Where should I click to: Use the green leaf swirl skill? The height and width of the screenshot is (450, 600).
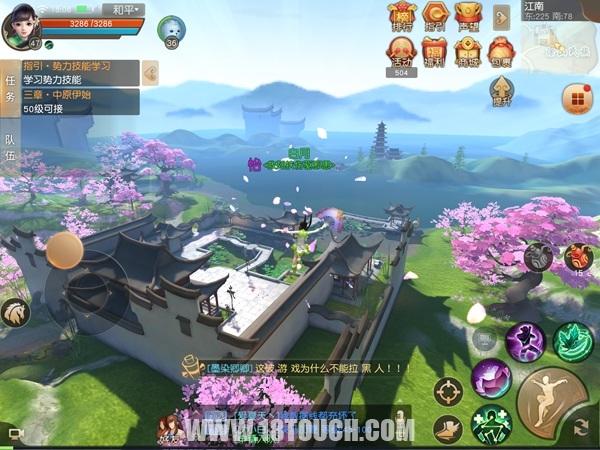(573, 341)
